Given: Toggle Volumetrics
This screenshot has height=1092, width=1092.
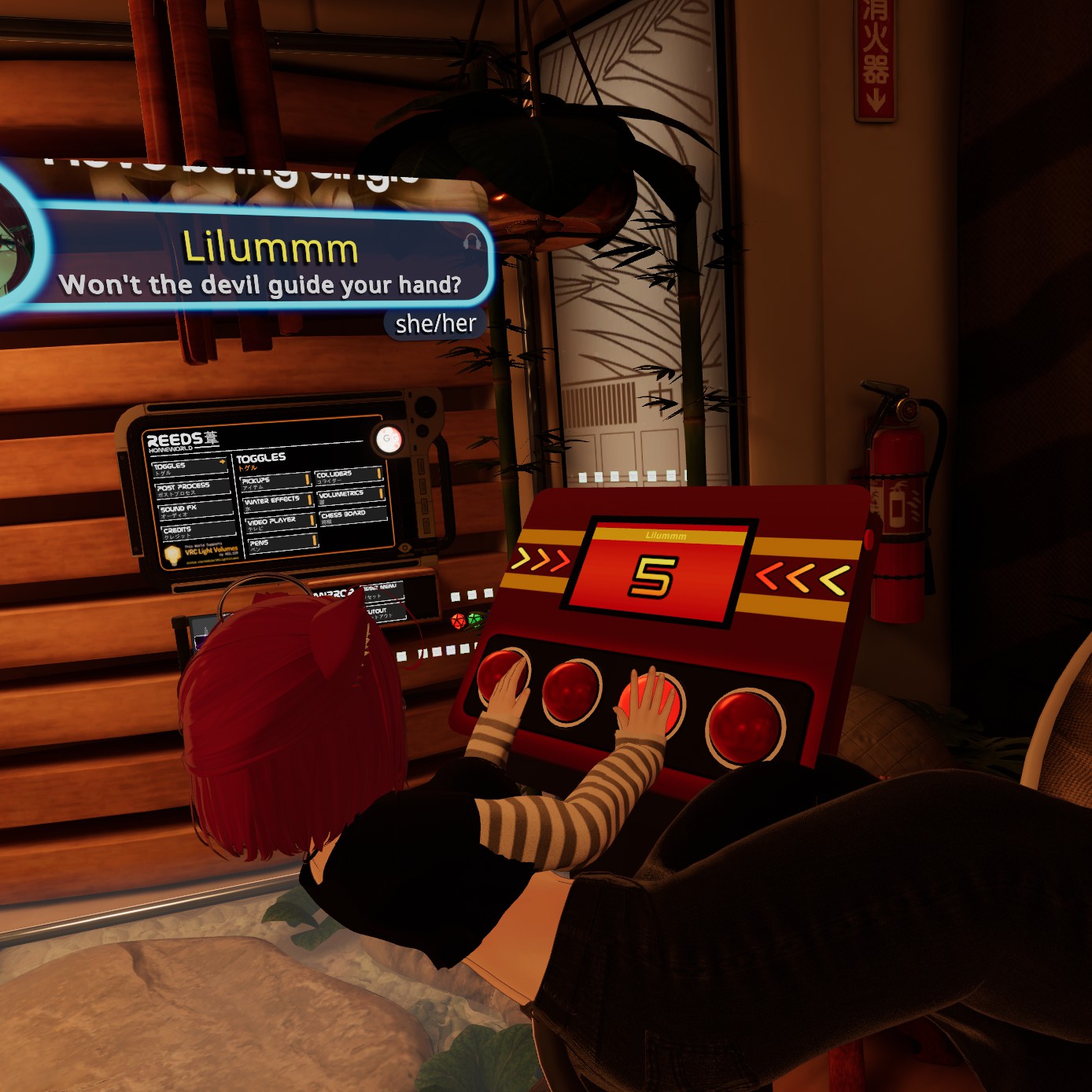Looking at the screenshot, I should pos(350,495).
